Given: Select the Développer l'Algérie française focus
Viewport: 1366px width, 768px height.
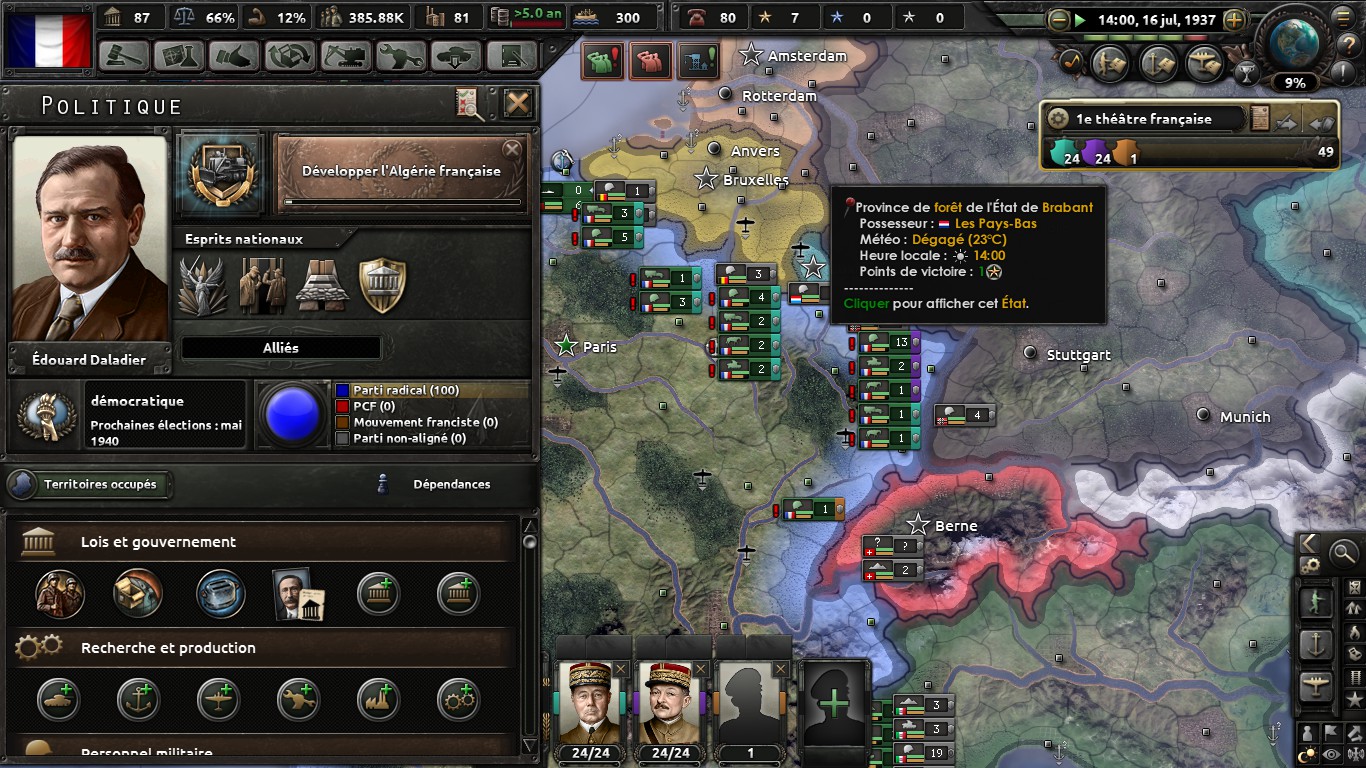Looking at the screenshot, I should point(401,171).
